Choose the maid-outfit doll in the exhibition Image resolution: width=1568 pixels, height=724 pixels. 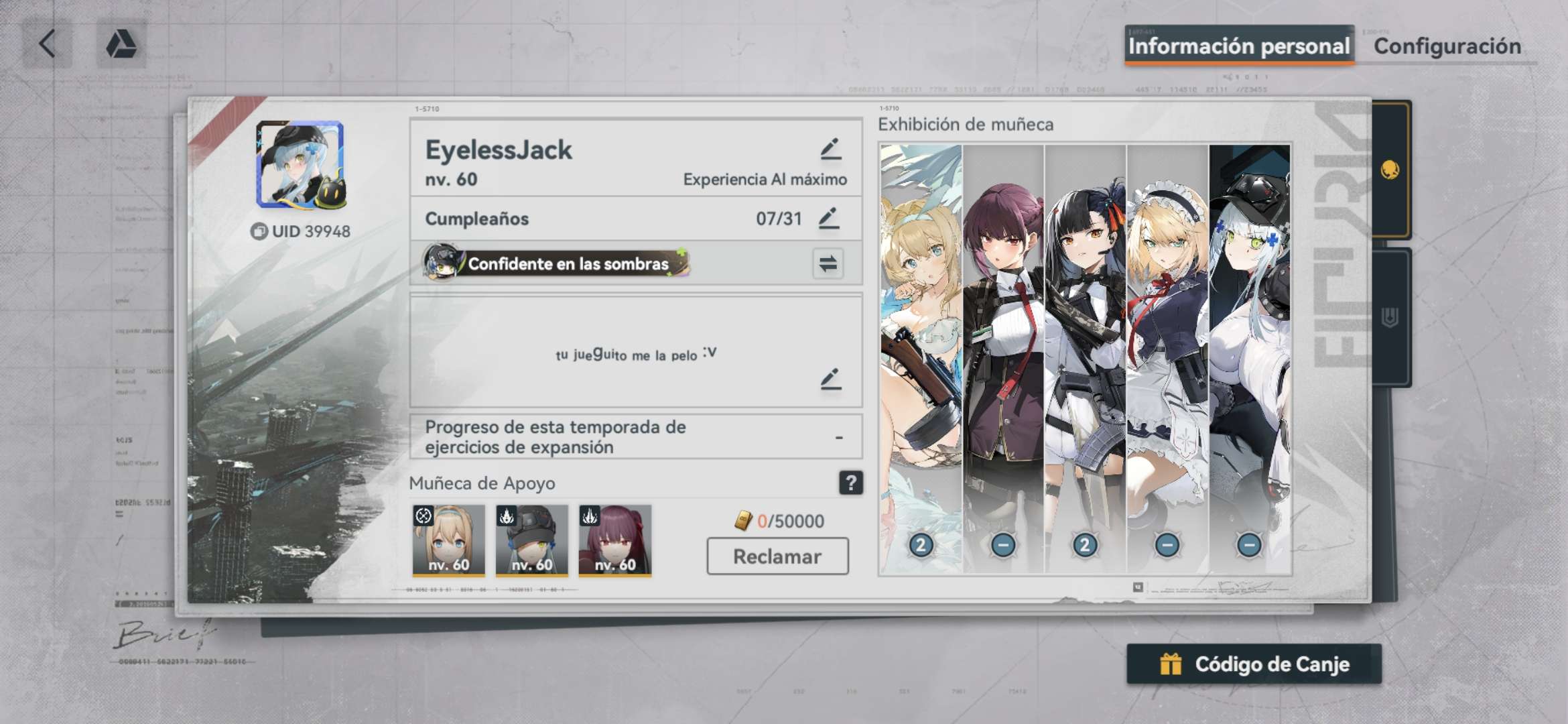tap(1167, 355)
